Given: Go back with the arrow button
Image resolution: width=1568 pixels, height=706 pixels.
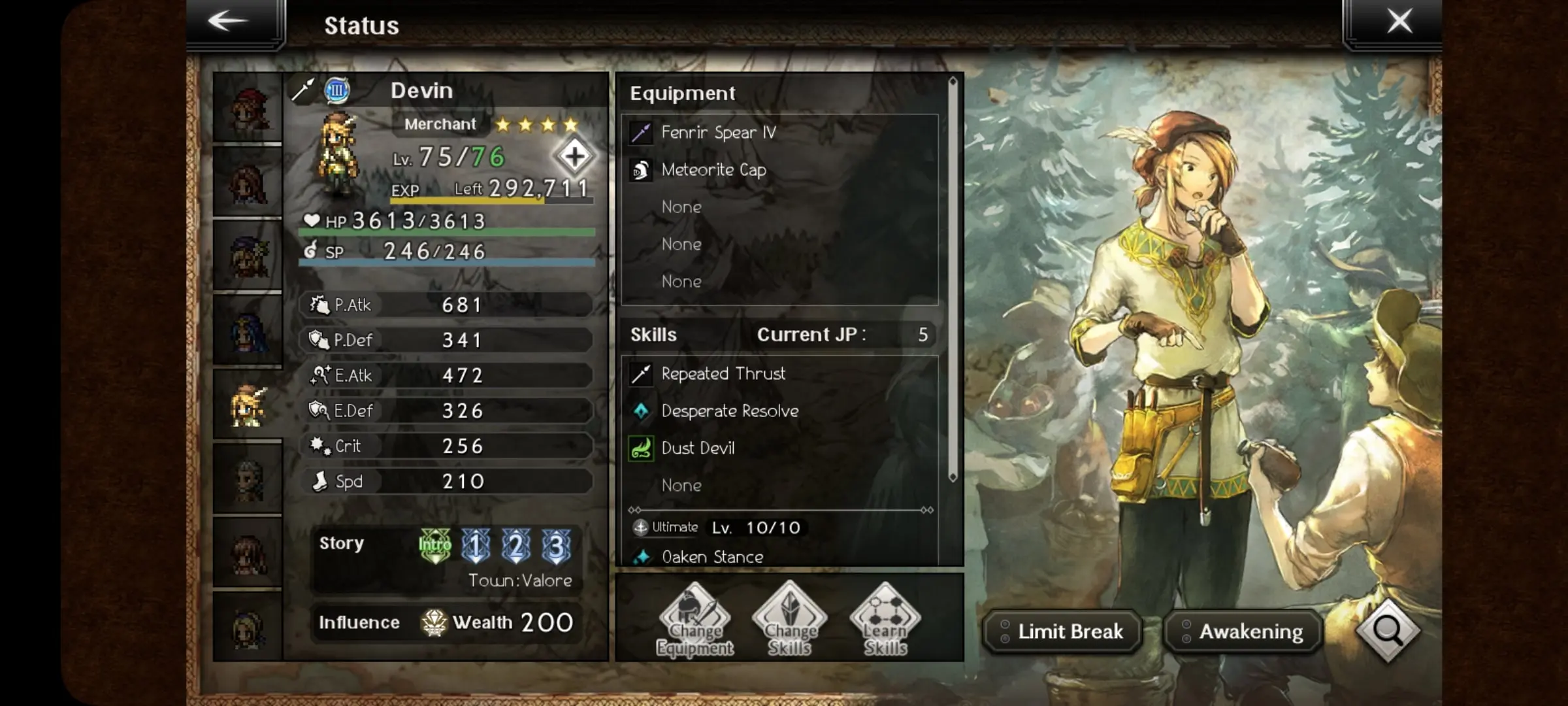Looking at the screenshot, I should tap(229, 22).
